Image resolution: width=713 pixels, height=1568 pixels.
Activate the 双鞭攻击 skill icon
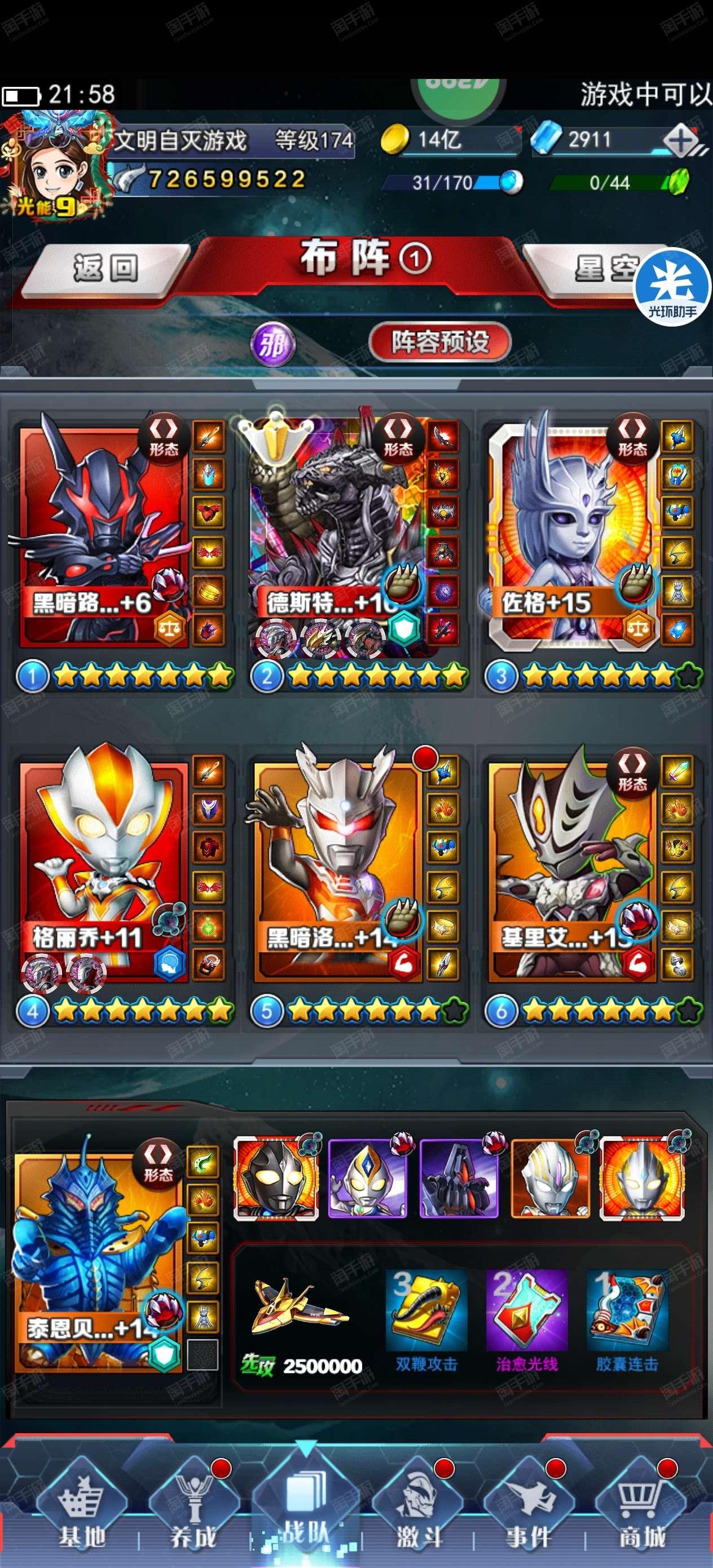[x=426, y=1310]
